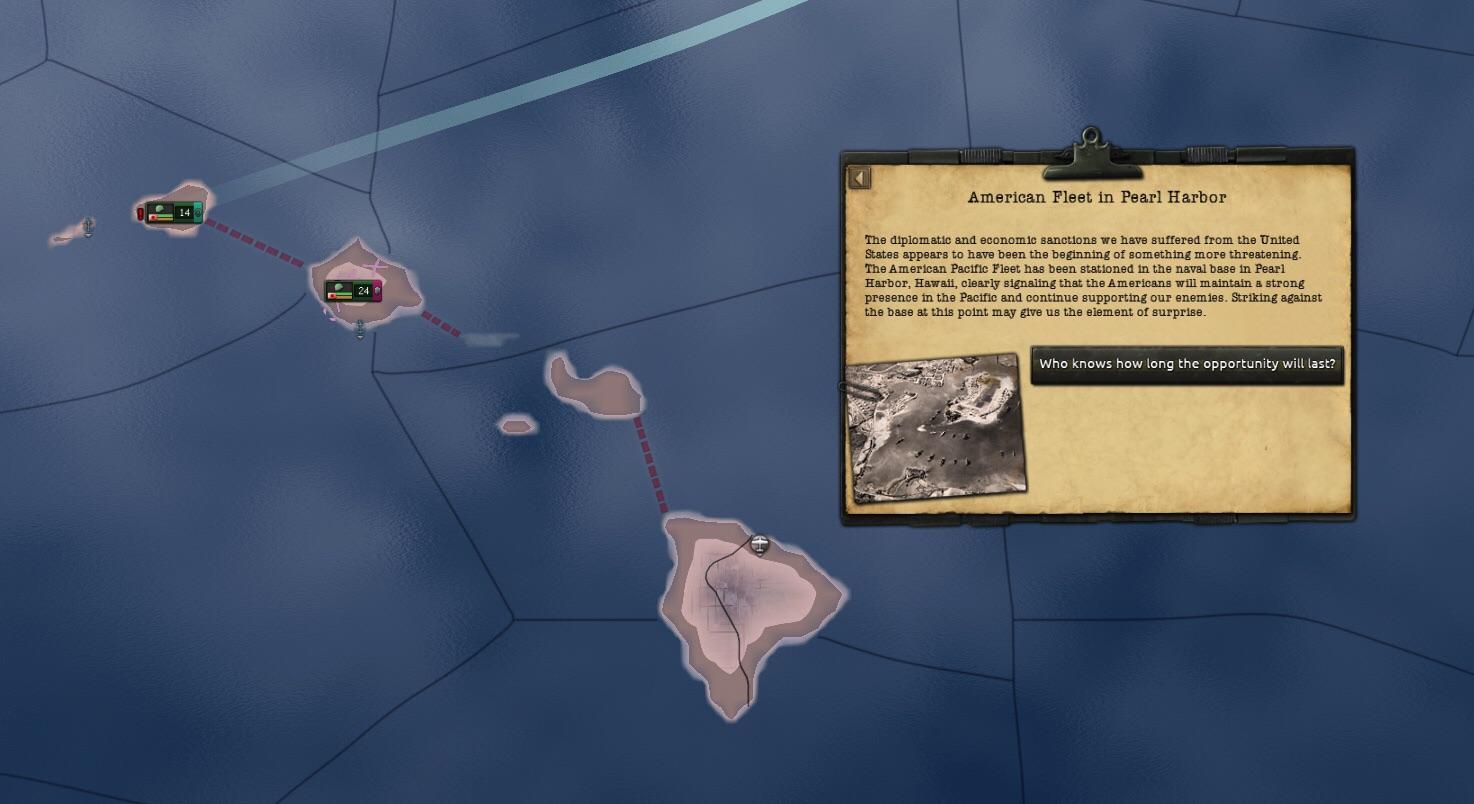This screenshot has height=804, width=1474.
Task: Select the anchor naval port icon below Oahu's army
Action: pyautogui.click(x=359, y=324)
